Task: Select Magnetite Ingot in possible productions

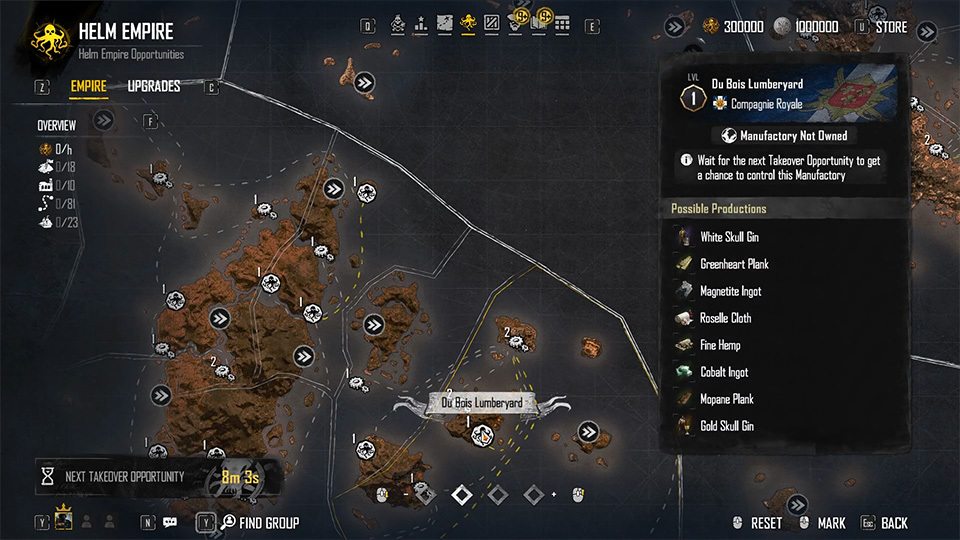Action: pyautogui.click(x=730, y=291)
